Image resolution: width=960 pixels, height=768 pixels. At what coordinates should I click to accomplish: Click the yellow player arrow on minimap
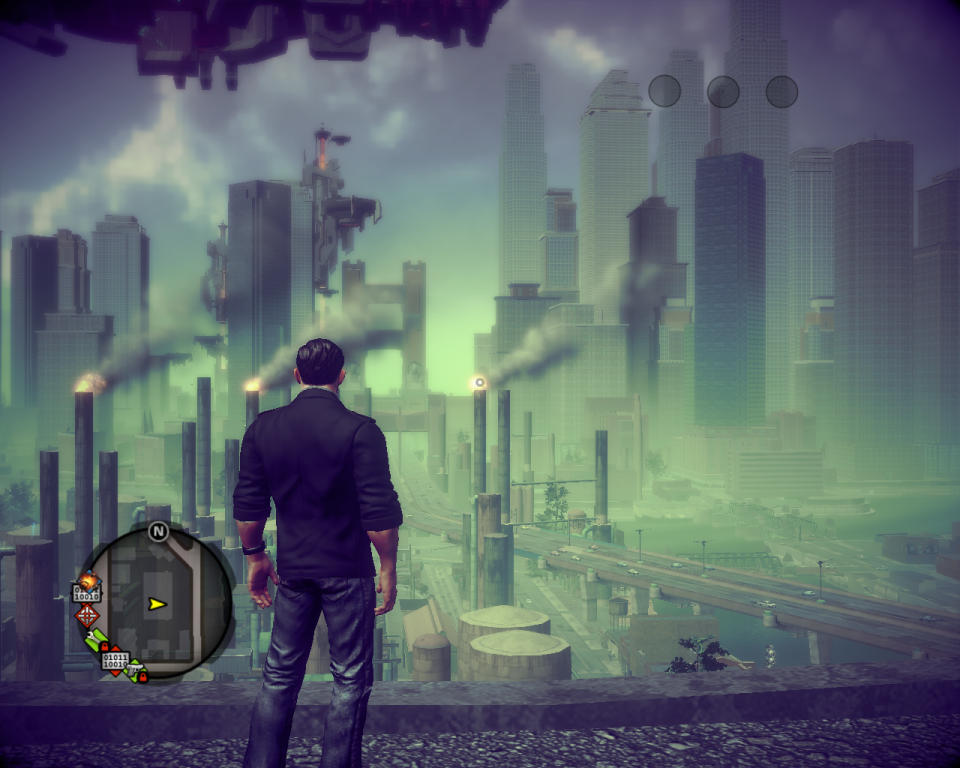tap(156, 604)
